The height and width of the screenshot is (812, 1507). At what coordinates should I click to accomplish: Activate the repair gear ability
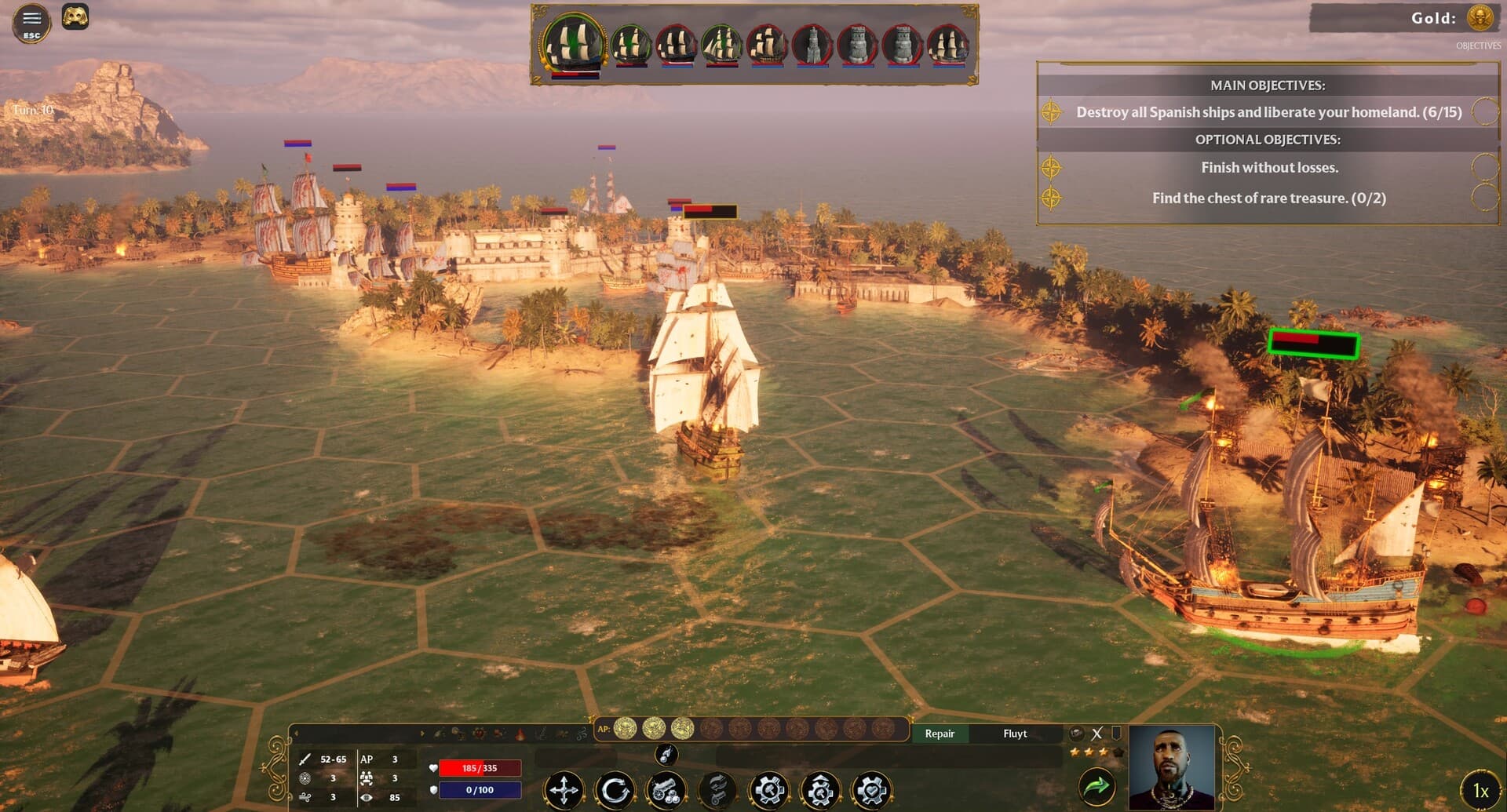click(x=771, y=790)
